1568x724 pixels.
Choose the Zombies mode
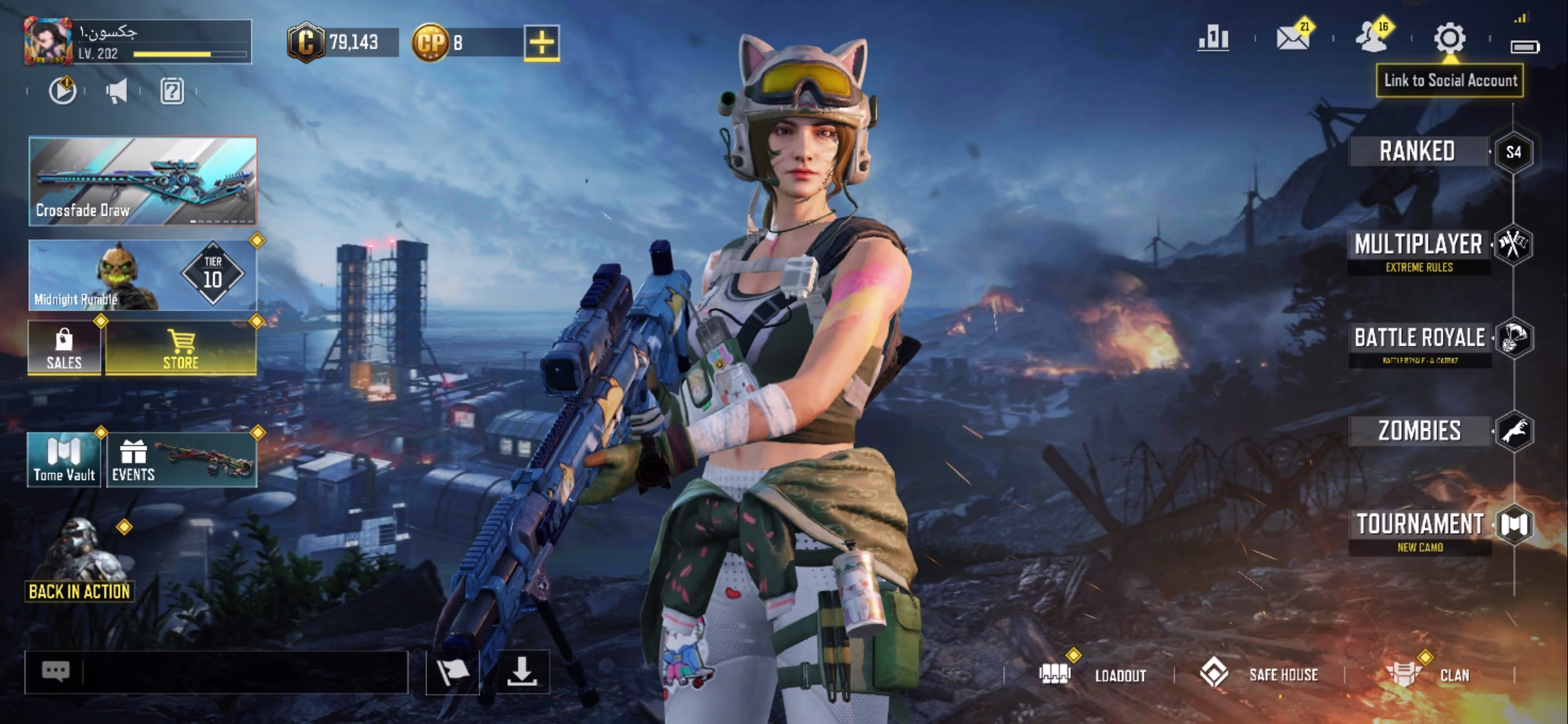point(1420,431)
